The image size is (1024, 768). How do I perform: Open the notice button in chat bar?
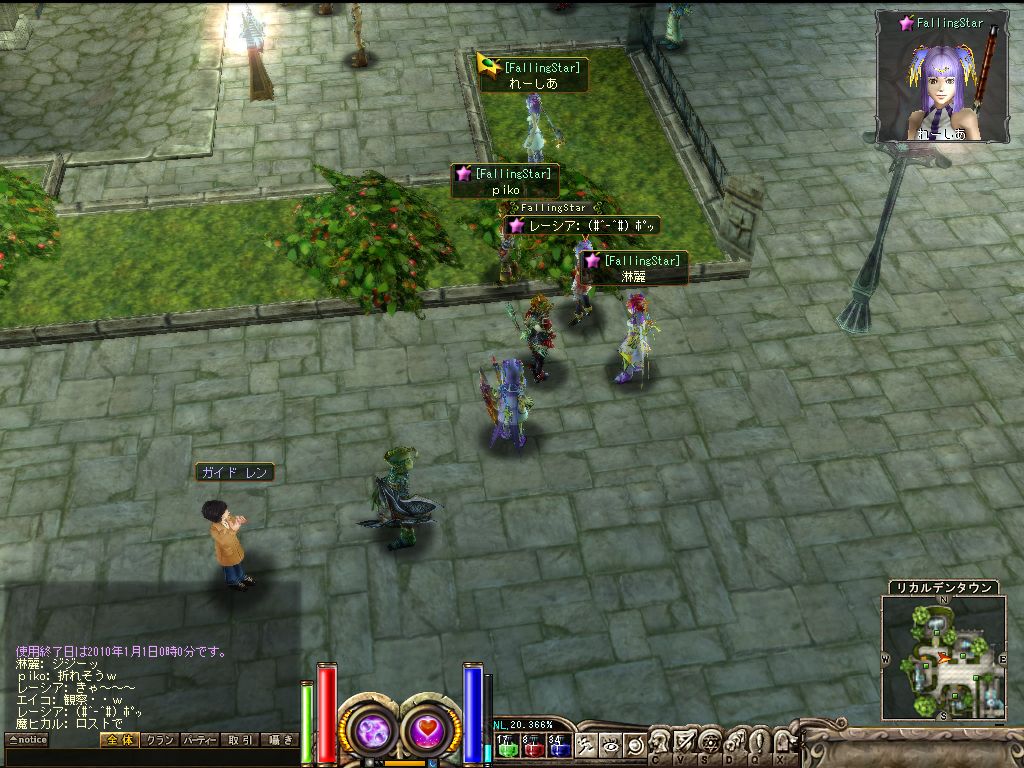click(x=27, y=740)
